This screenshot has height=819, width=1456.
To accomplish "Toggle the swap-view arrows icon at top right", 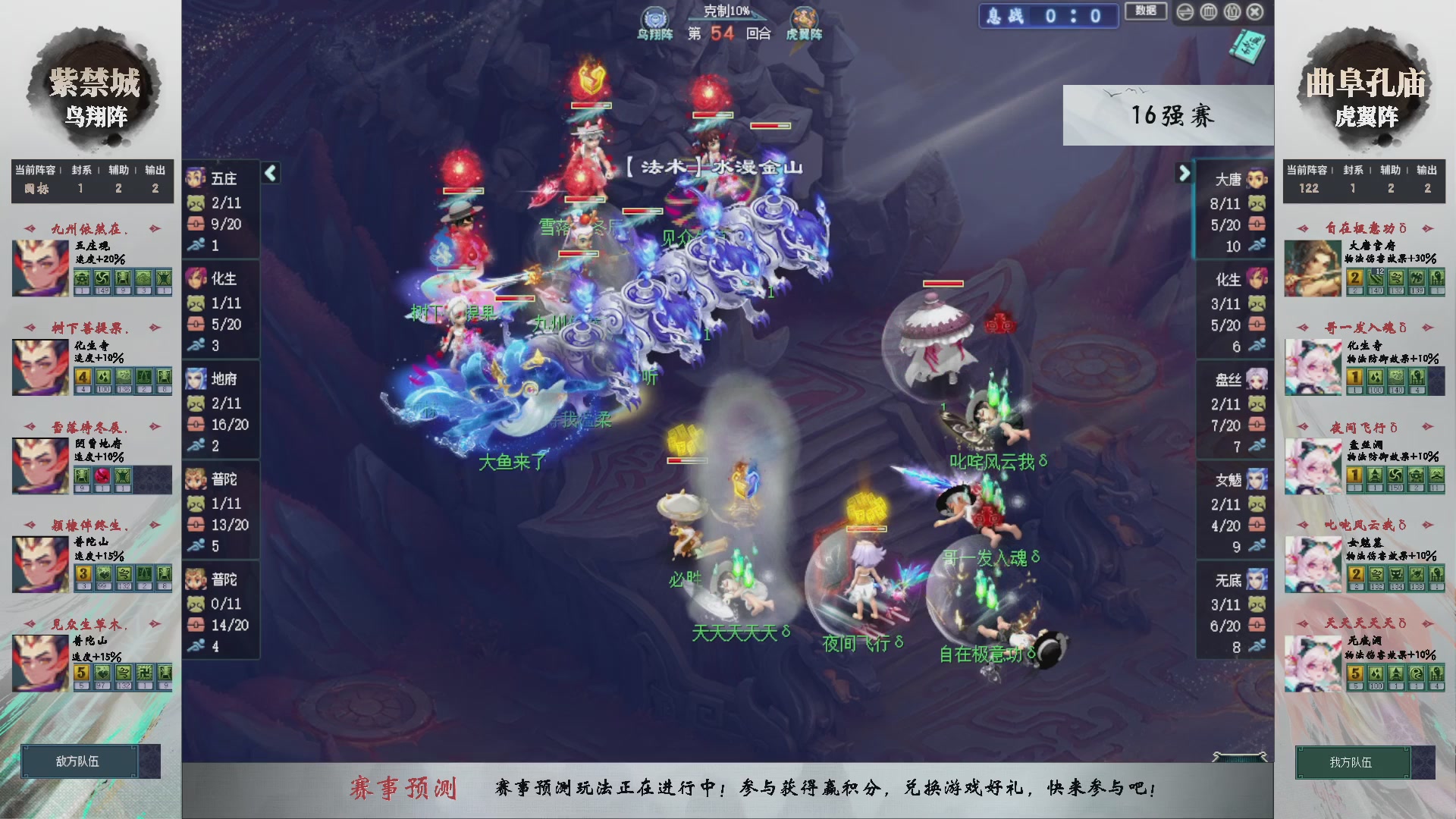I will [1185, 12].
